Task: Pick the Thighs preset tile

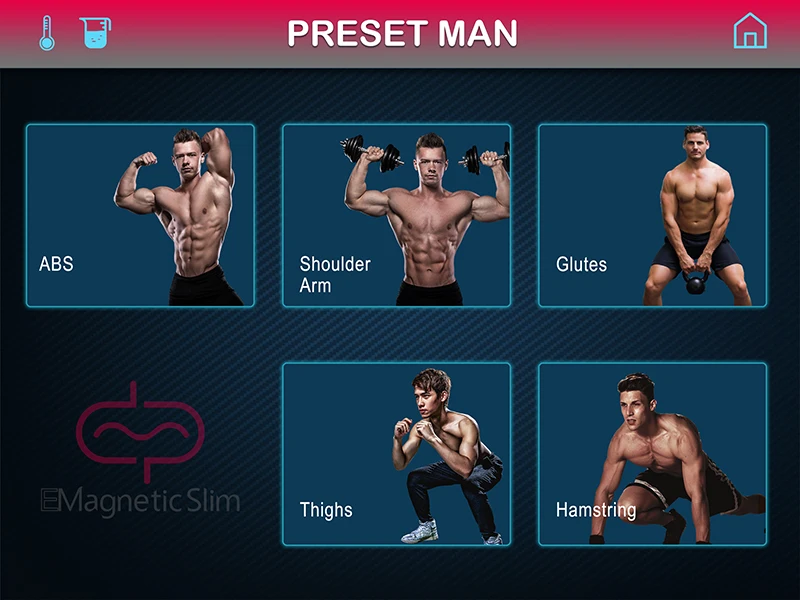Action: coord(396,454)
